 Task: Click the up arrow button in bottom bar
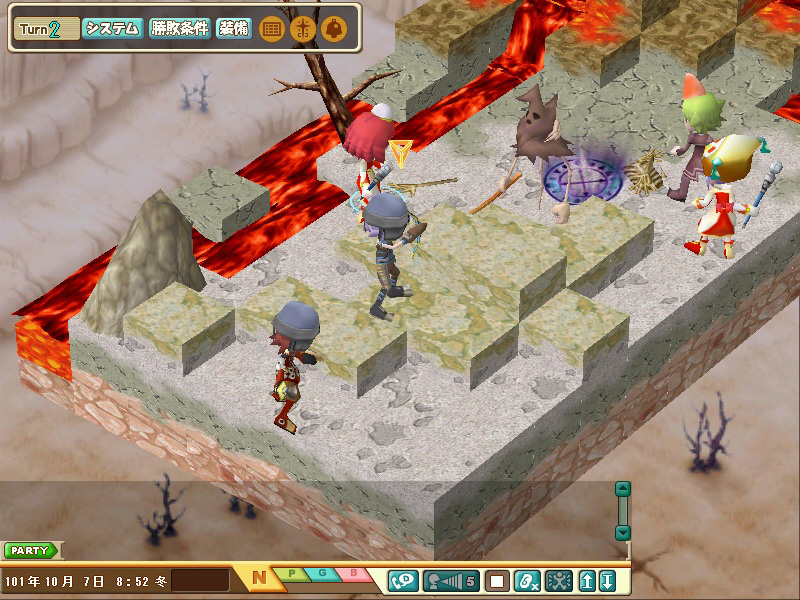(x=587, y=580)
